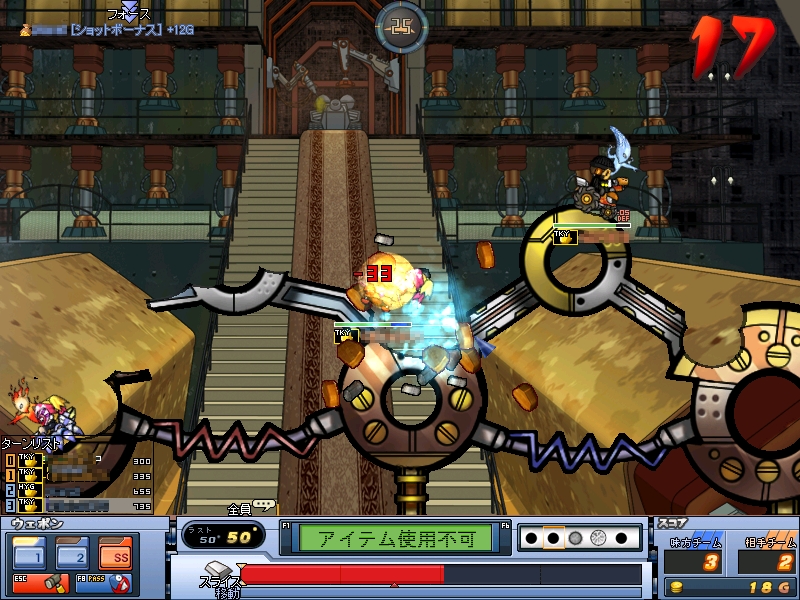Click the スライス移動 slice marker

tap(220, 578)
